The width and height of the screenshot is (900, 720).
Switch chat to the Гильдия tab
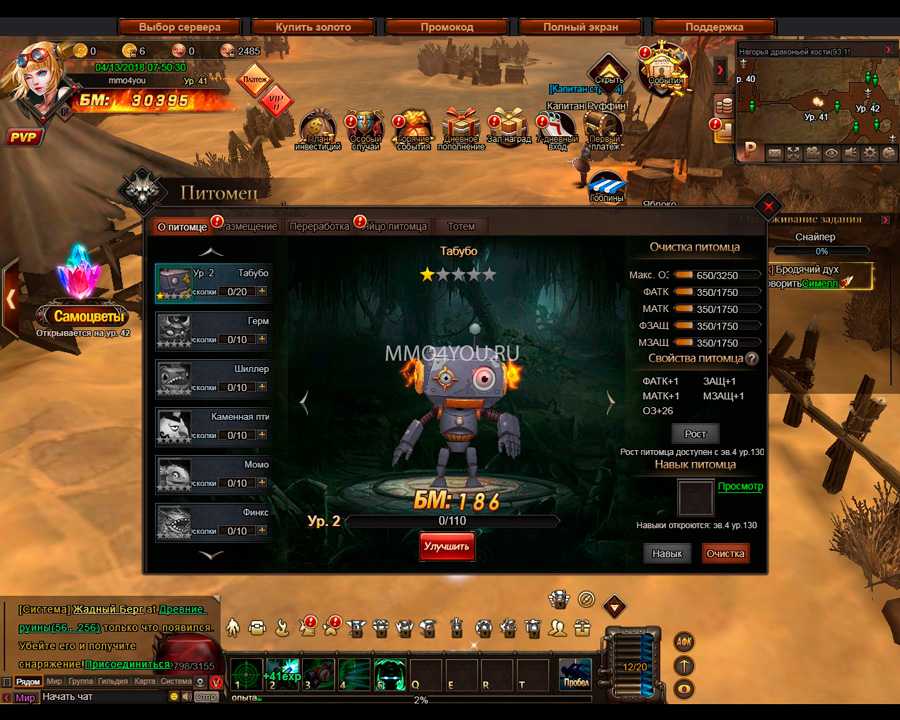[113, 681]
